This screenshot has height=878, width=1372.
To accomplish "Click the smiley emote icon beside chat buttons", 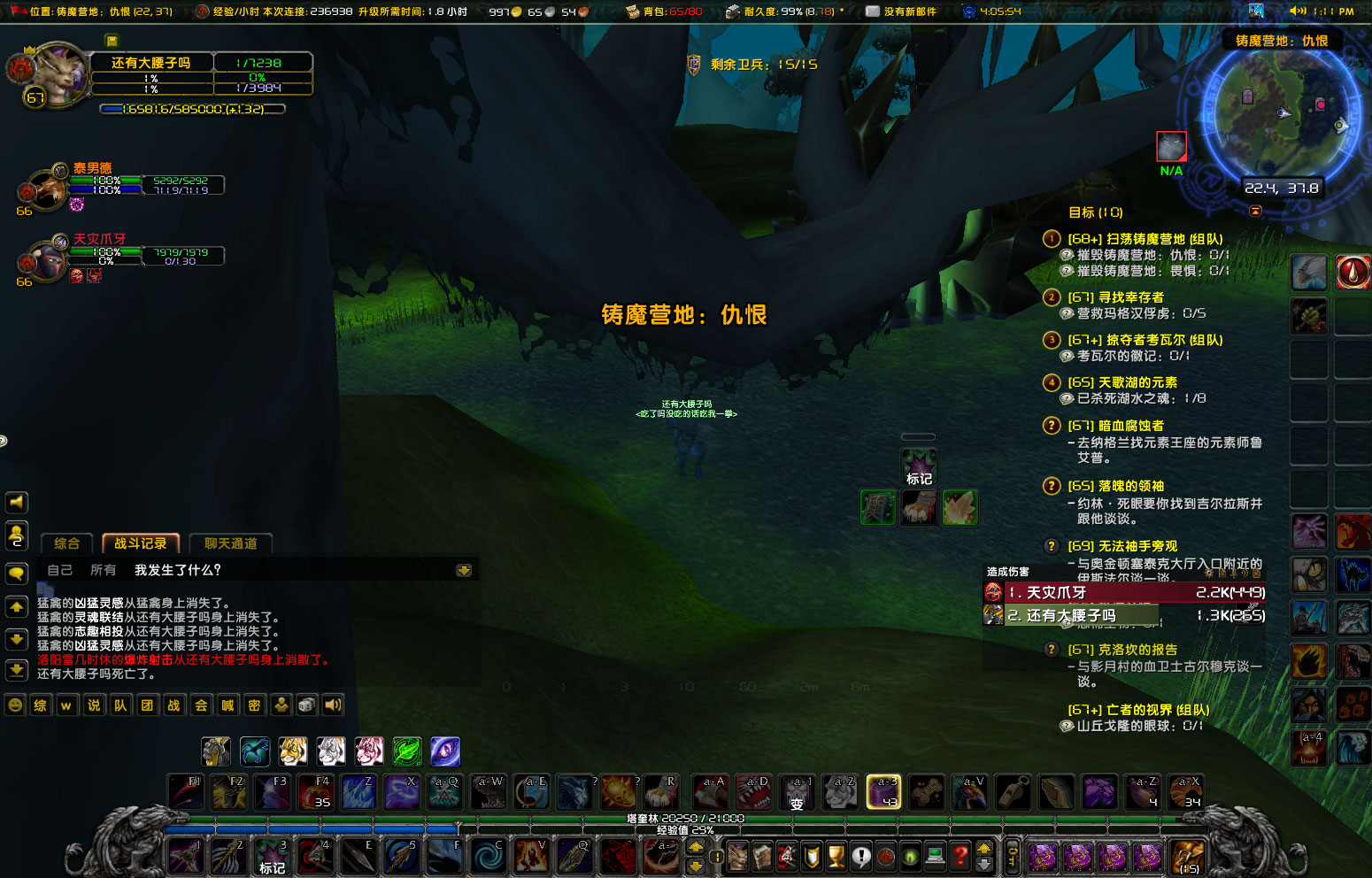I will pyautogui.click(x=13, y=705).
